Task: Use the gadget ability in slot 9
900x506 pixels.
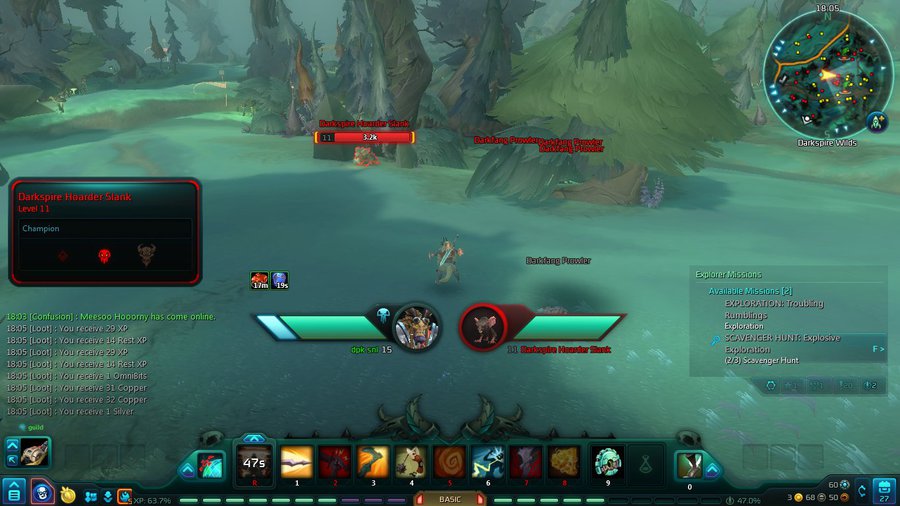Action: click(x=606, y=462)
